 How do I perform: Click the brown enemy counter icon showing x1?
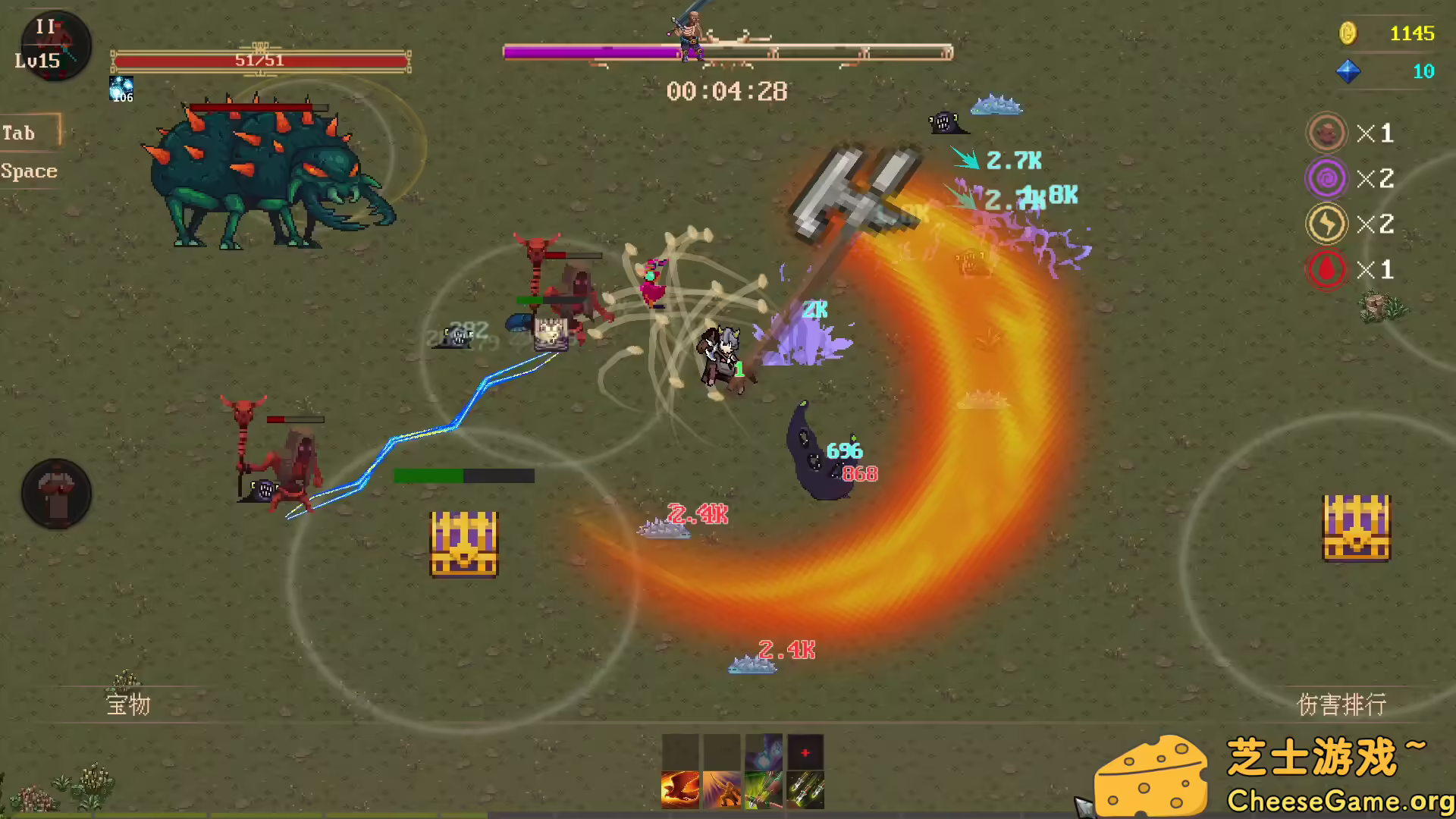click(x=1326, y=133)
